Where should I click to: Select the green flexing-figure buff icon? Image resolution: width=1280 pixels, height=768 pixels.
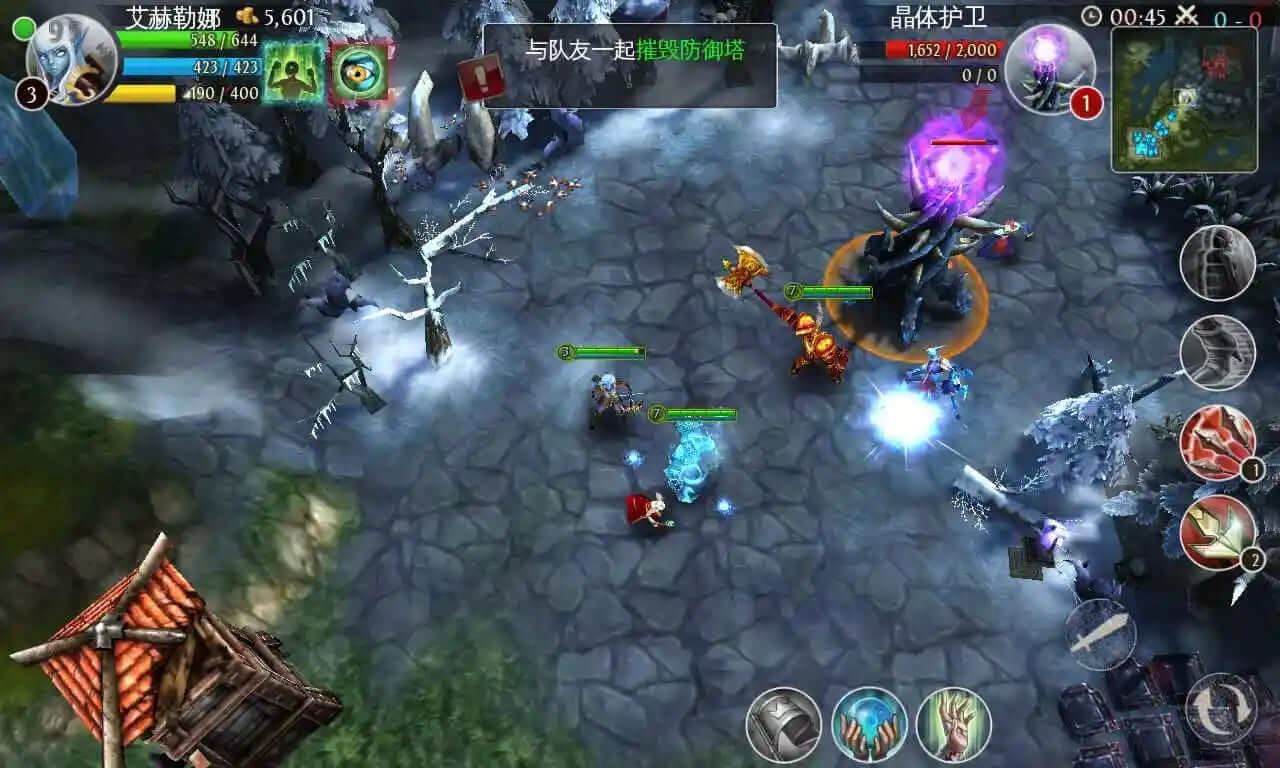tap(293, 71)
